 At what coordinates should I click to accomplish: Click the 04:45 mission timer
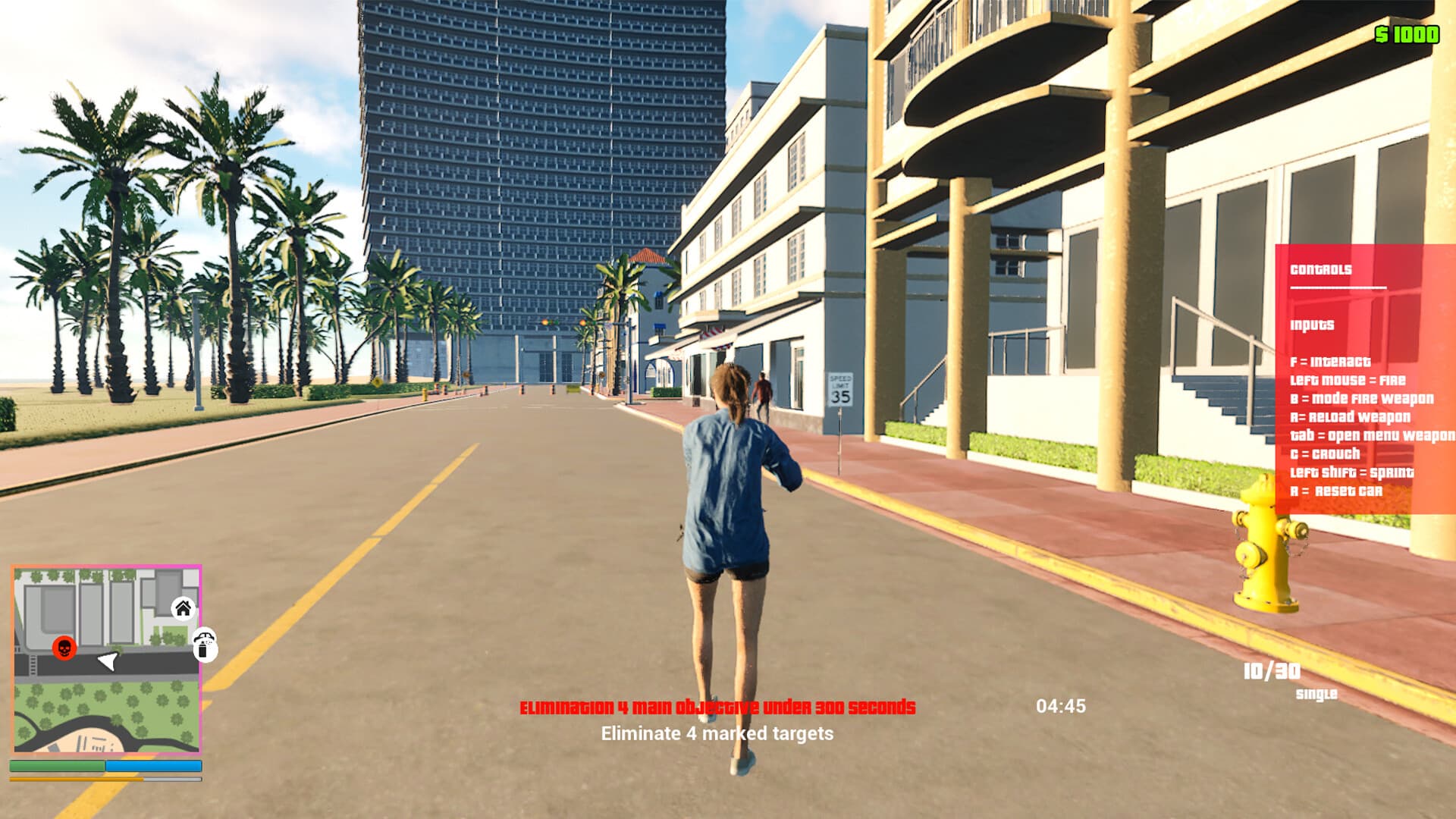1062,705
